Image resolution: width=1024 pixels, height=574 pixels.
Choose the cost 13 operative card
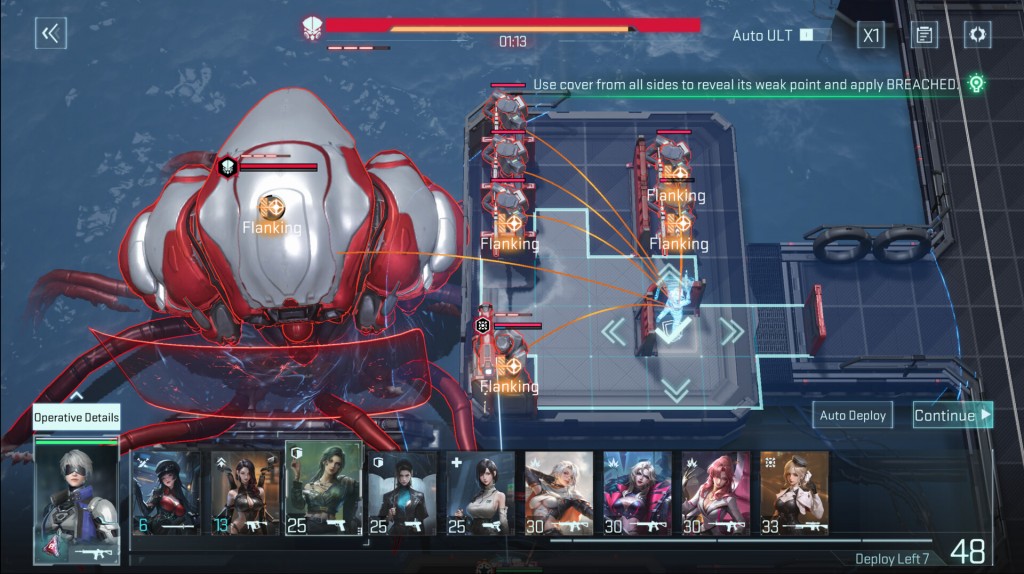point(246,492)
